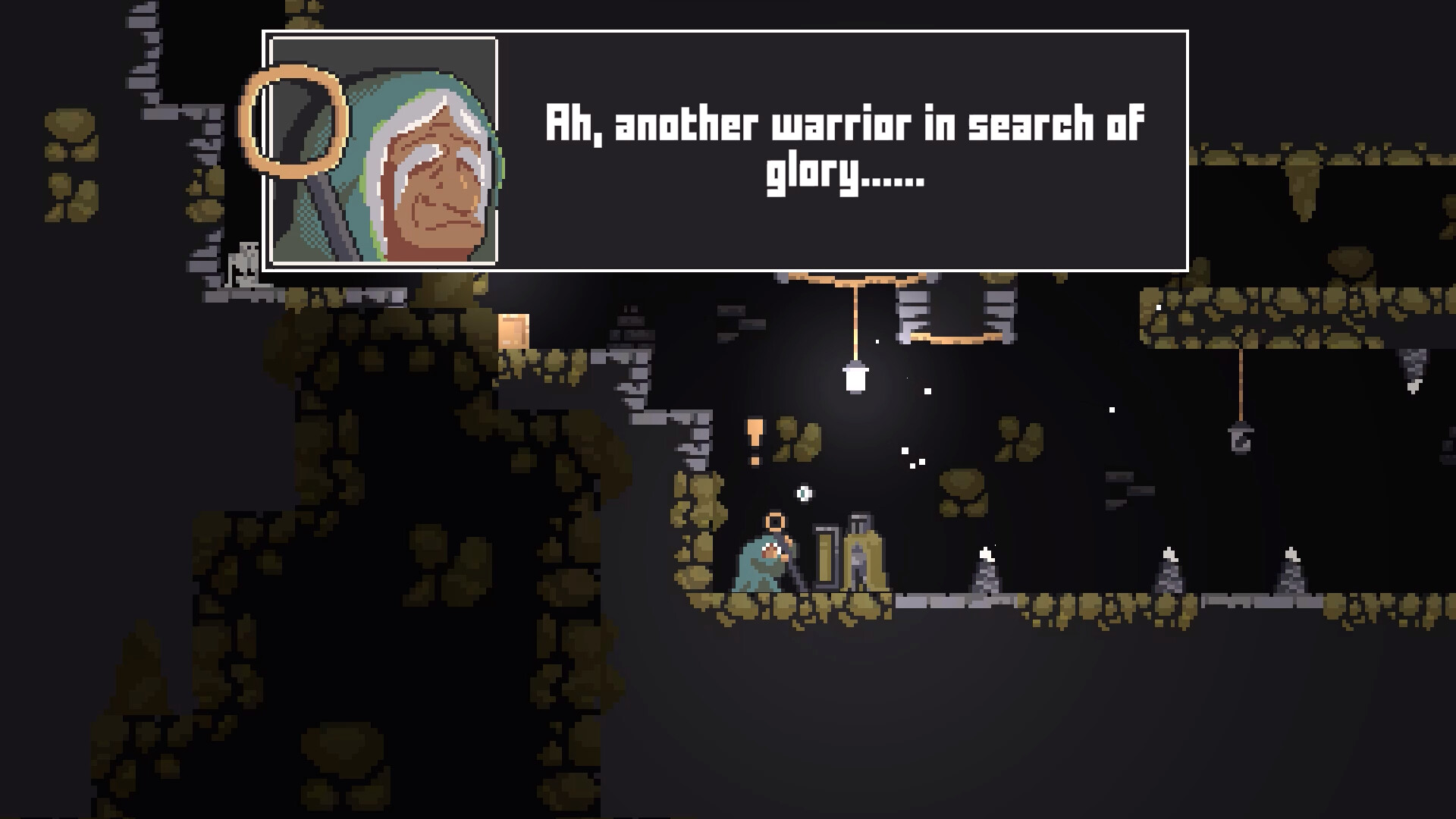Click the middle white crystal spike
This screenshot has height=819, width=1456.
pyautogui.click(x=1169, y=575)
